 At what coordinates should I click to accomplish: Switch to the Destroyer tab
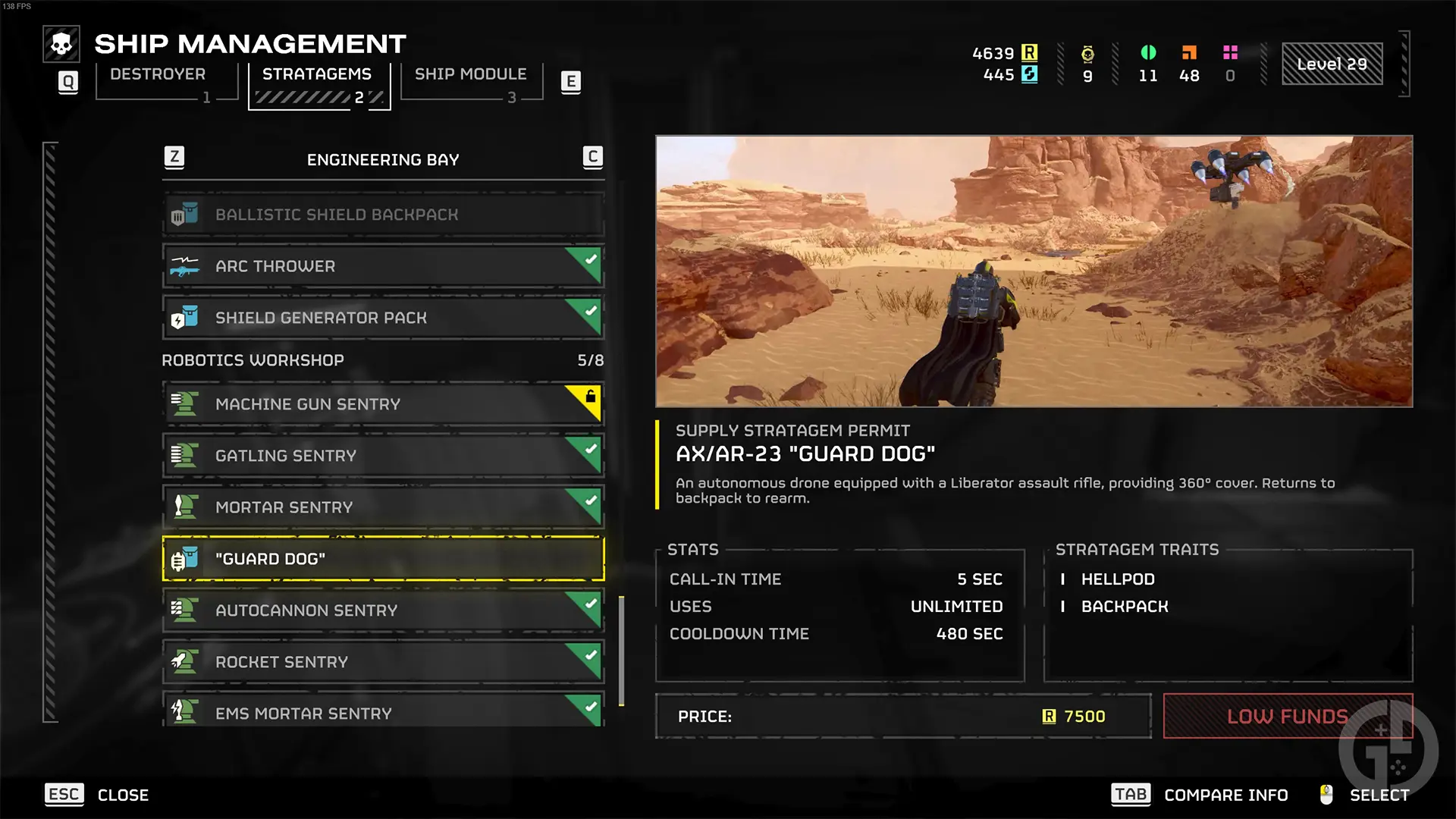point(157,74)
